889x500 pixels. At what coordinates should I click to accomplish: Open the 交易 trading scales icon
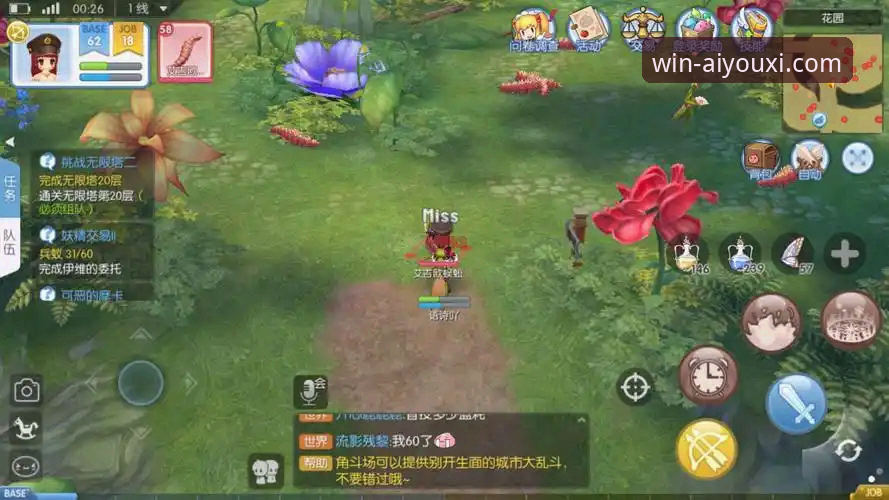pos(641,27)
